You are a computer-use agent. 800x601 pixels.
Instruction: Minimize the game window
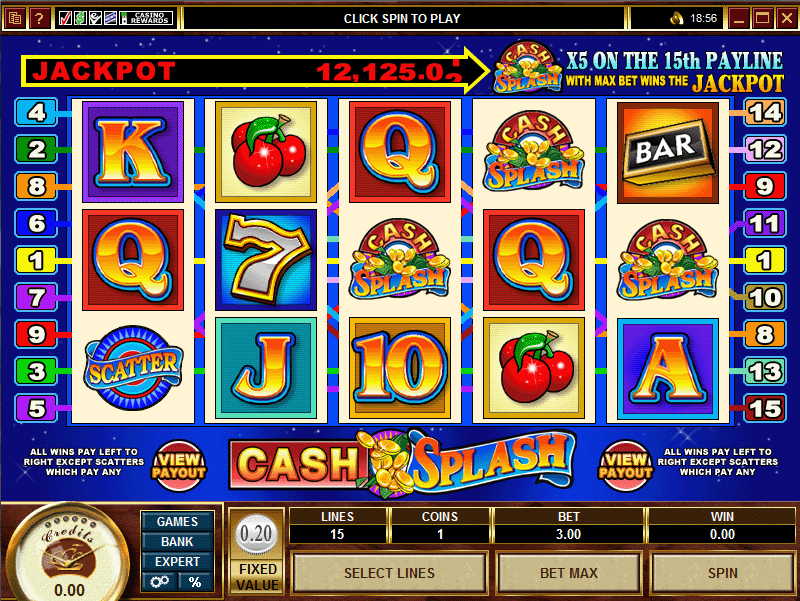[x=739, y=18]
